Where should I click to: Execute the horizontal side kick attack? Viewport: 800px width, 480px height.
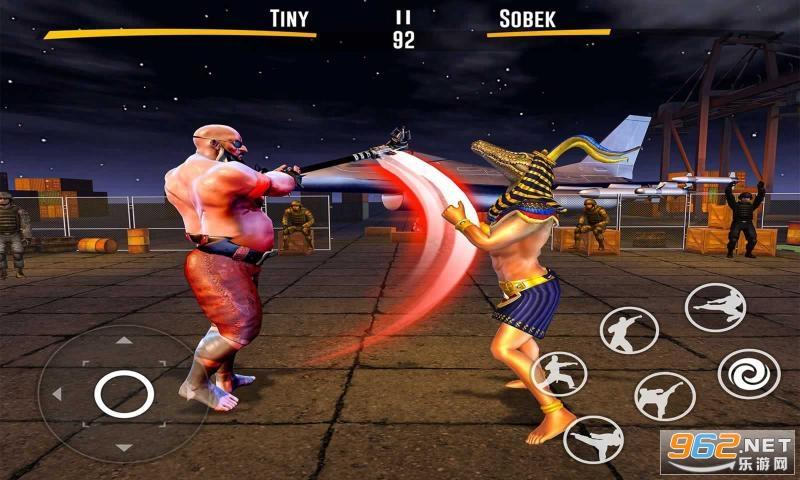click(x=593, y=440)
